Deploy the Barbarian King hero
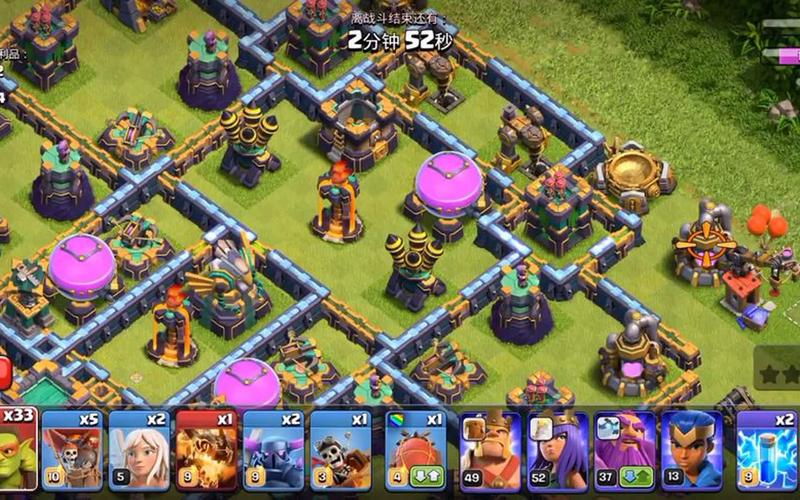The image size is (800, 500). 490,450
